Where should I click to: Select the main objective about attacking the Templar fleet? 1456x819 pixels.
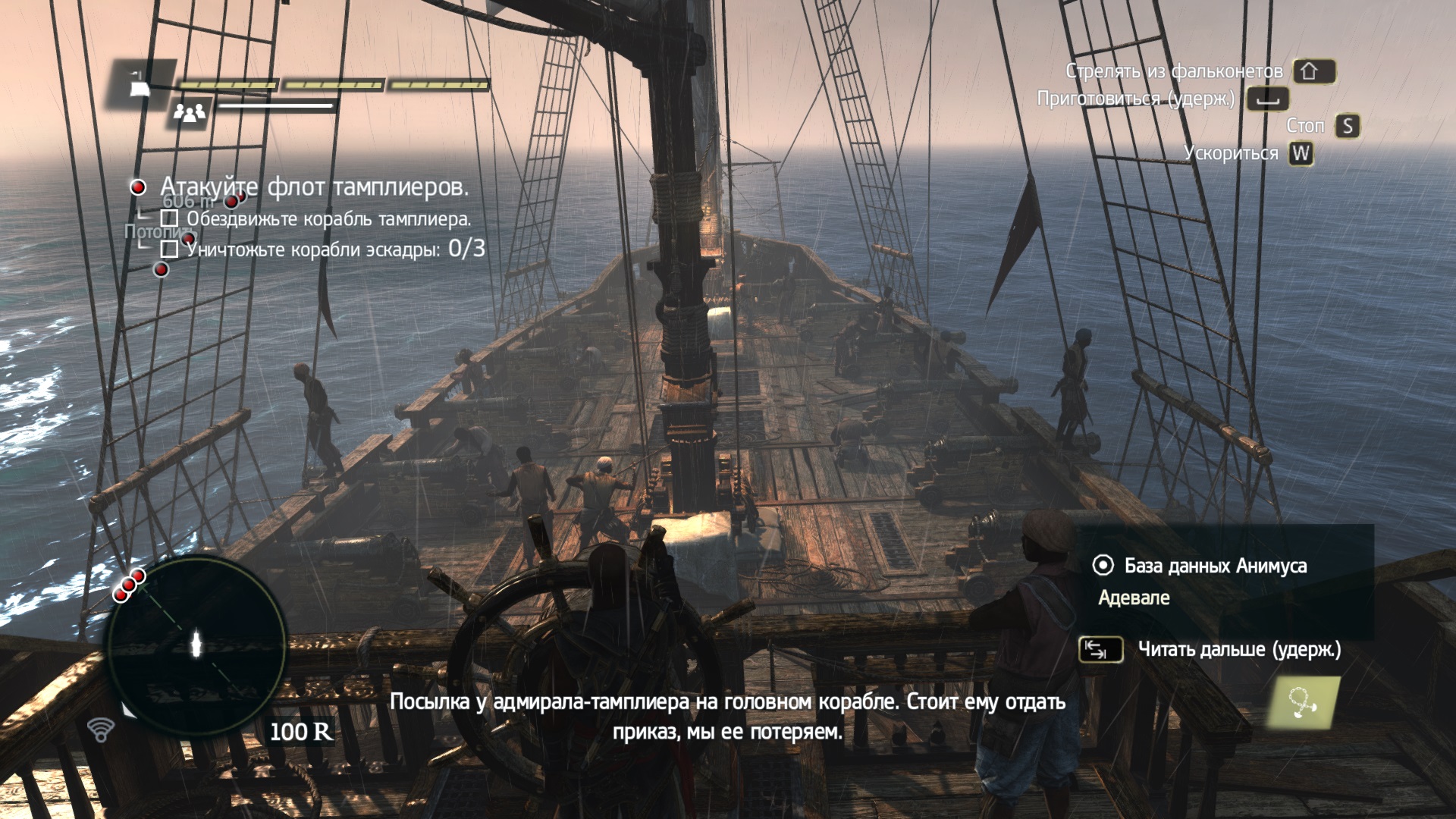(x=314, y=187)
